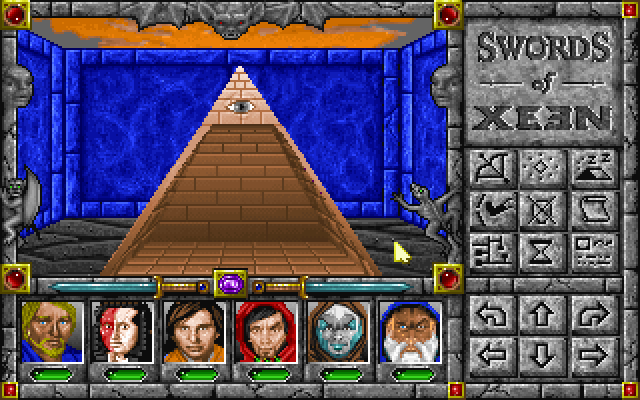Screen dimensions: 640x400
Task: Open the Quests scroll icon
Action: pos(590,208)
